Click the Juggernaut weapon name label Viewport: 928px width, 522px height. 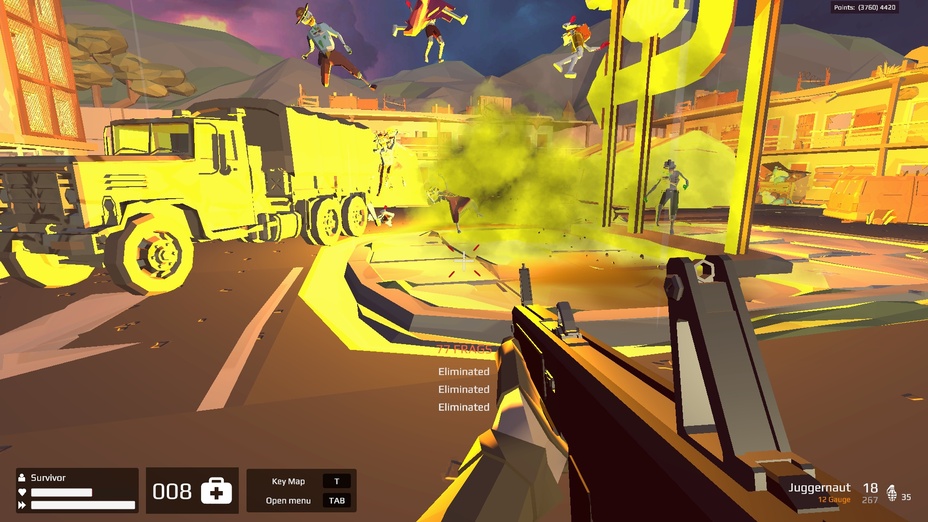[819, 487]
